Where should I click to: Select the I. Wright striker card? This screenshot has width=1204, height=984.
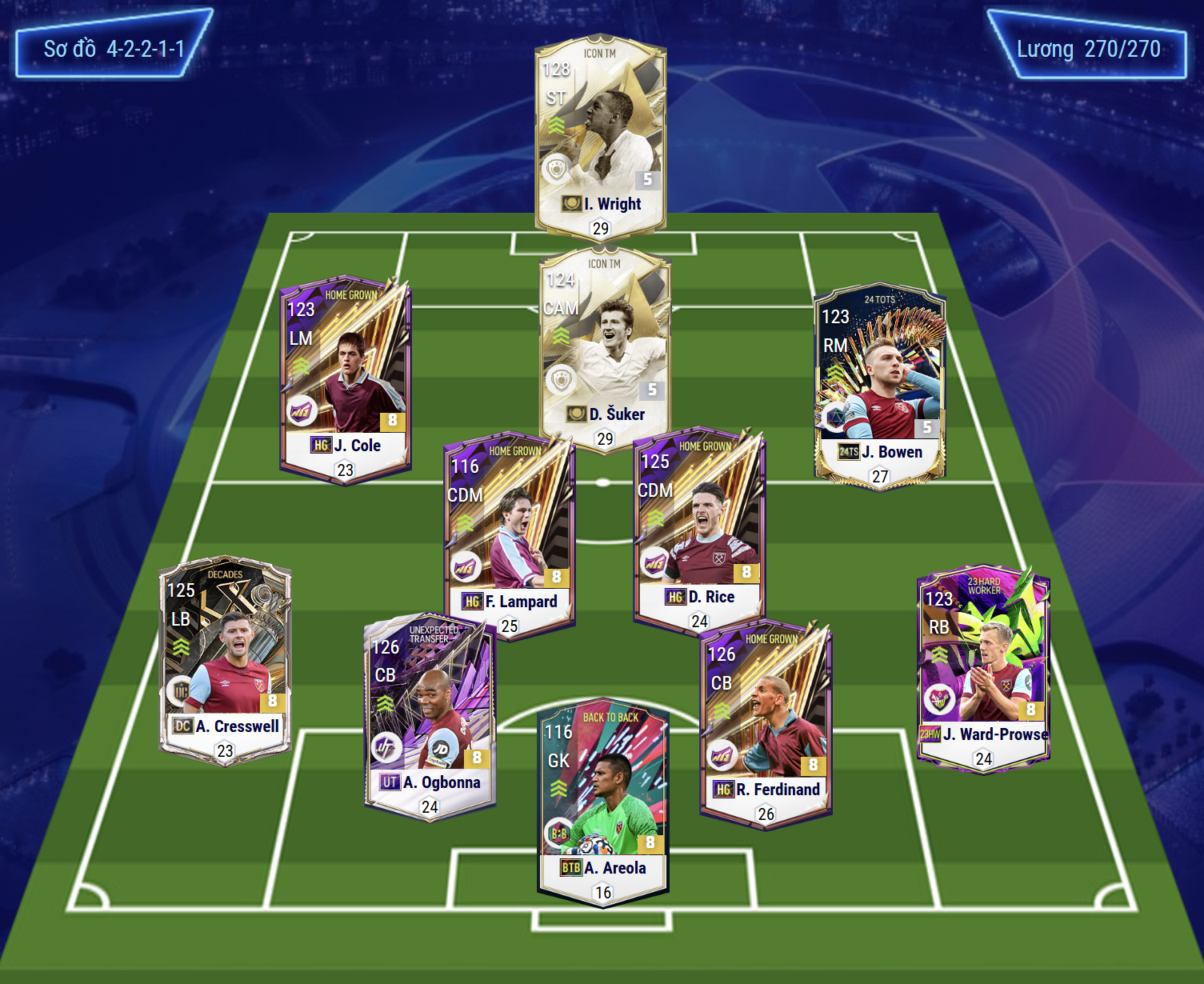click(x=600, y=136)
